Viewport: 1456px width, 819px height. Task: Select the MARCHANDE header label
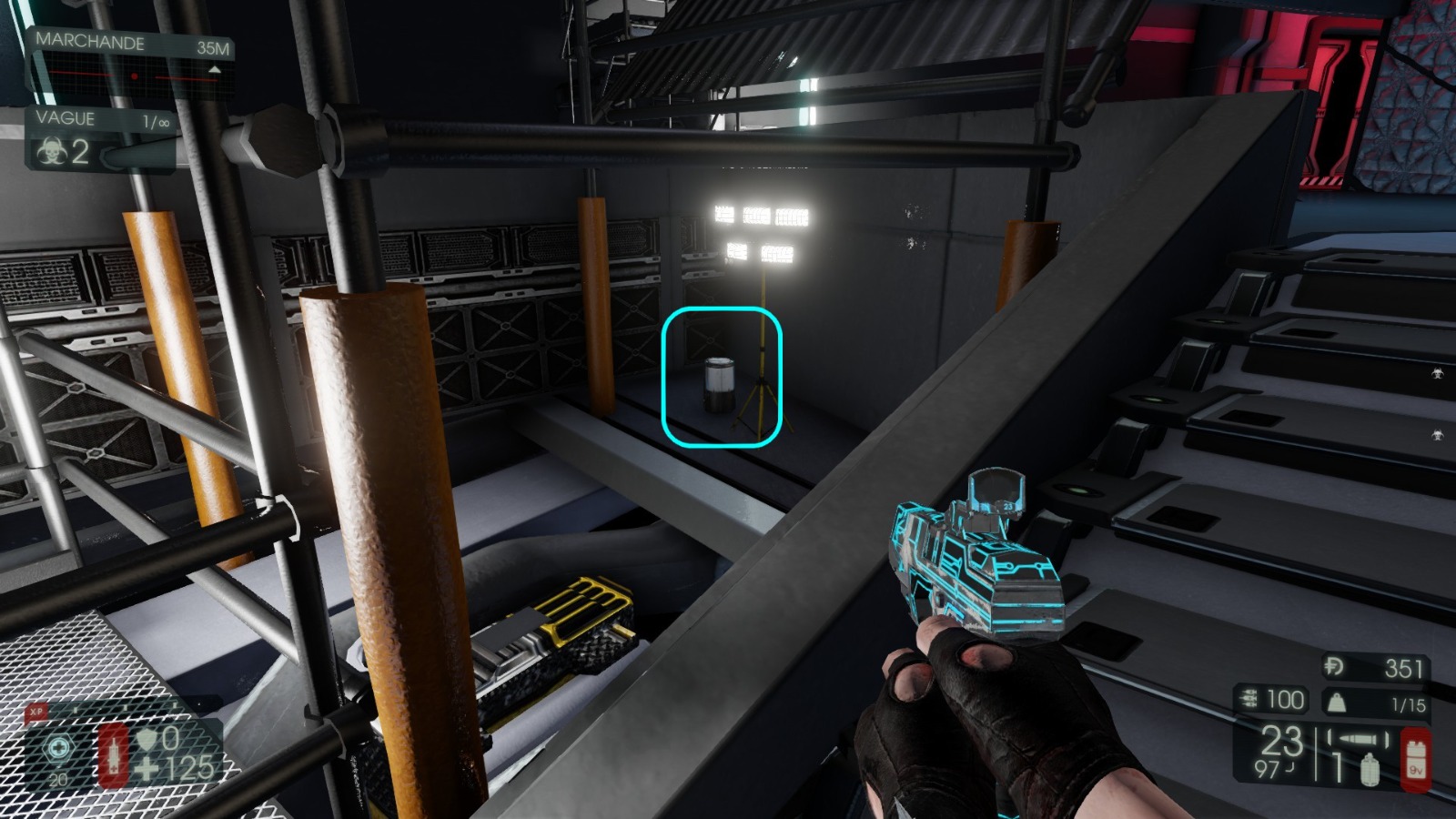(91, 43)
